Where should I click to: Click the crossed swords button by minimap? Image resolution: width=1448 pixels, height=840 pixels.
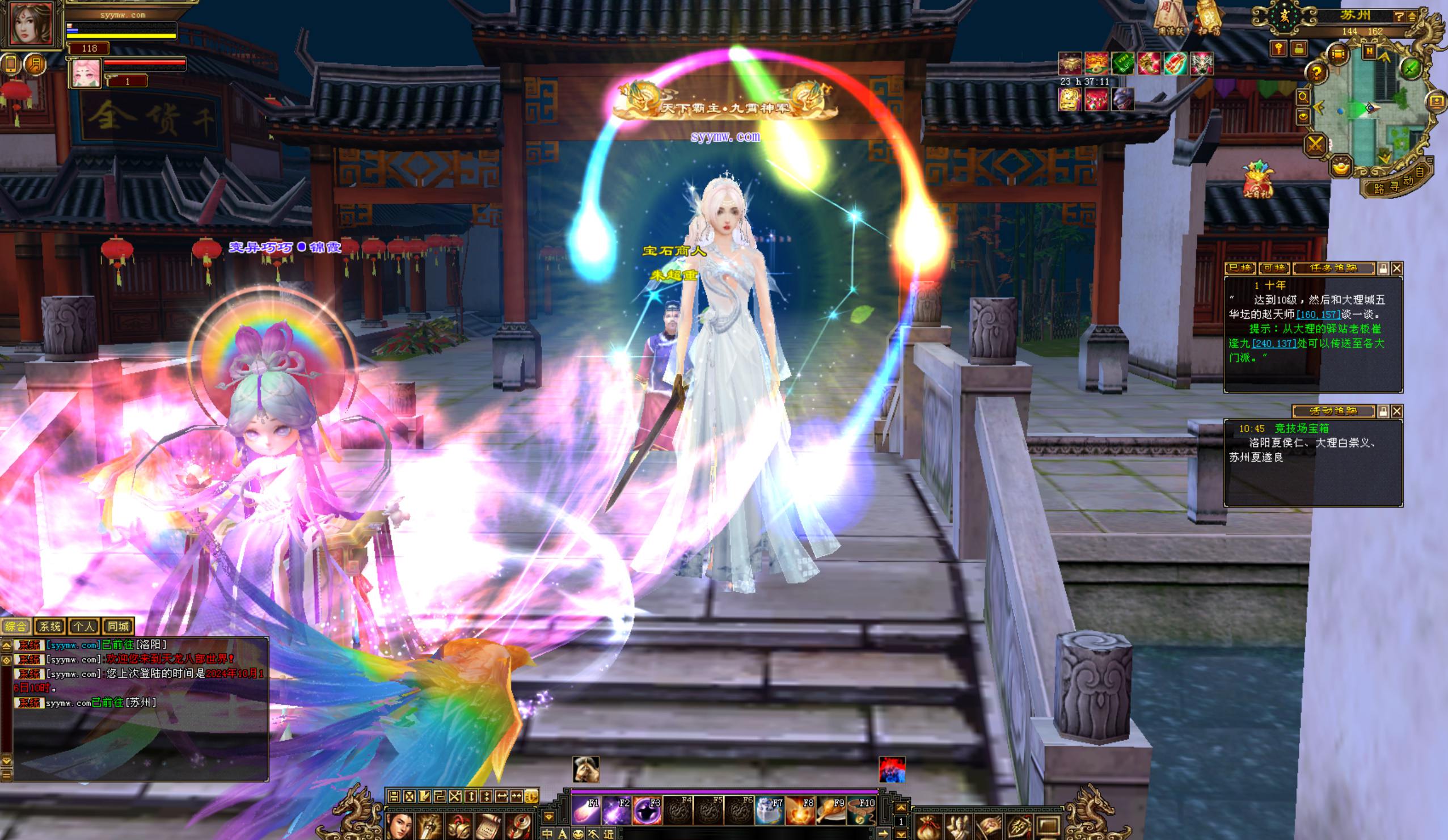pyautogui.click(x=1315, y=144)
